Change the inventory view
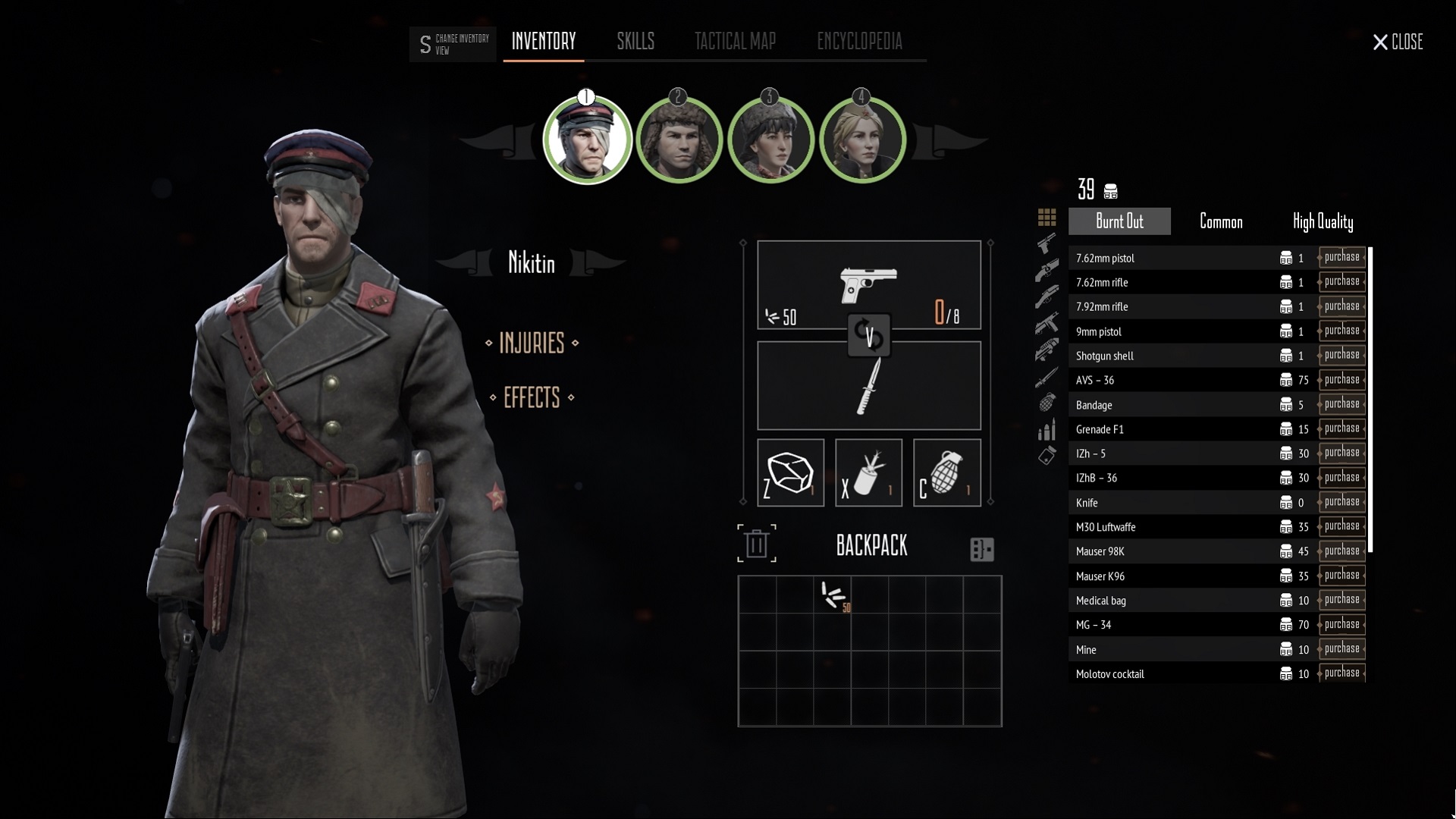Viewport: 1456px width, 819px height. coord(453,44)
